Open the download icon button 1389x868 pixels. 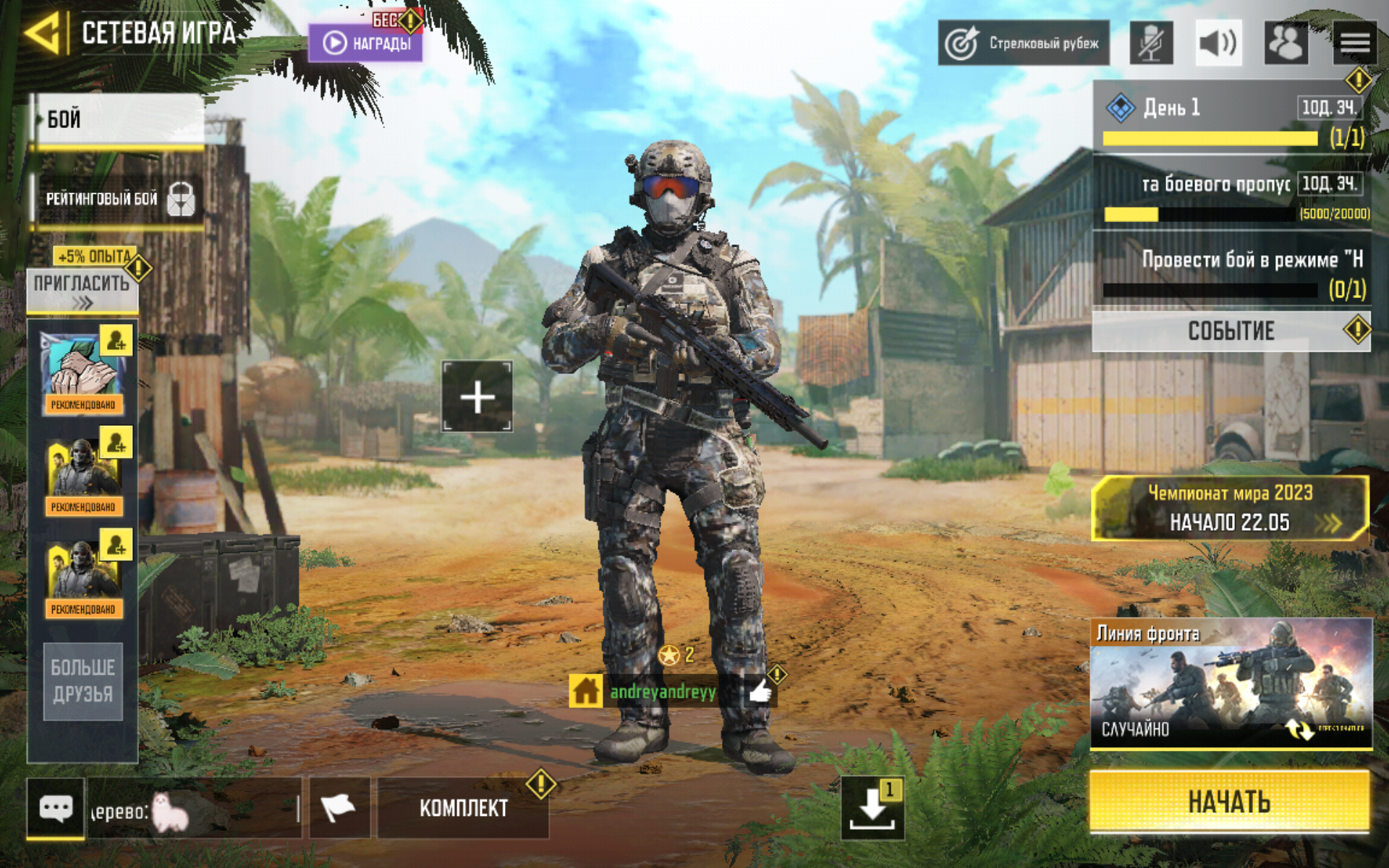pos(872,808)
